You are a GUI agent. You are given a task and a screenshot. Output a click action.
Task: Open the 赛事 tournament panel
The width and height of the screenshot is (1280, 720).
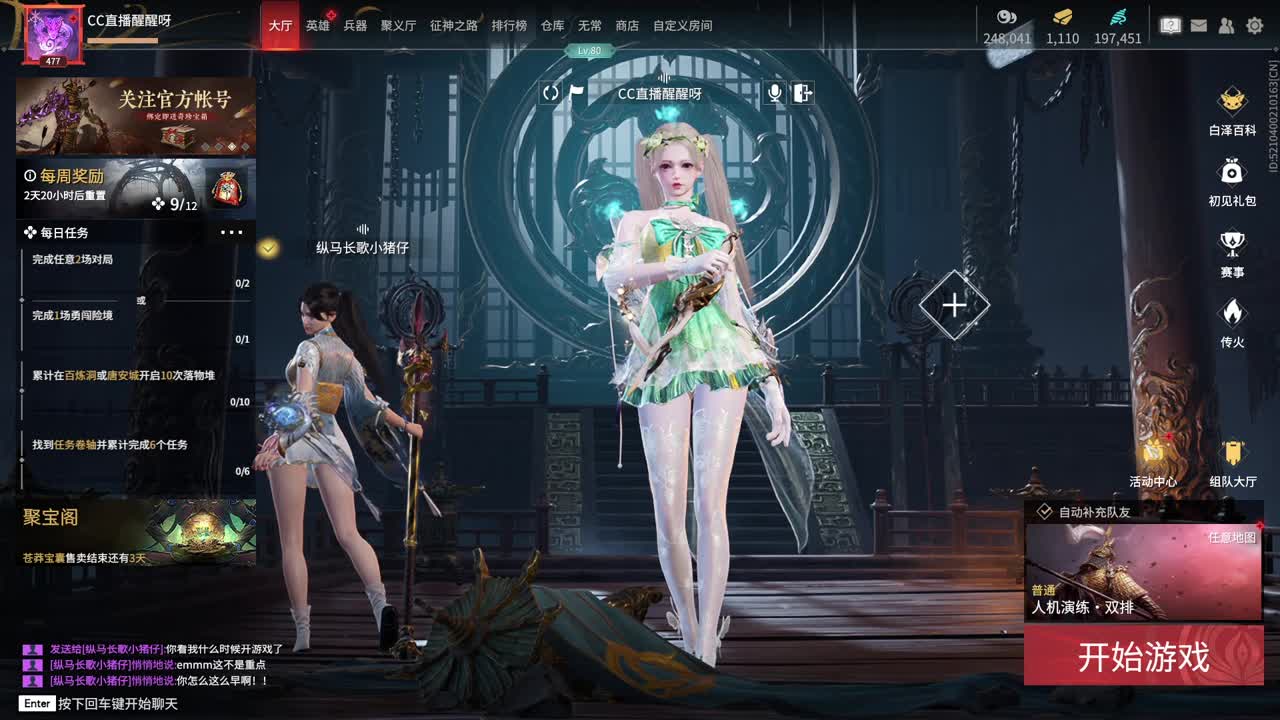click(1231, 245)
